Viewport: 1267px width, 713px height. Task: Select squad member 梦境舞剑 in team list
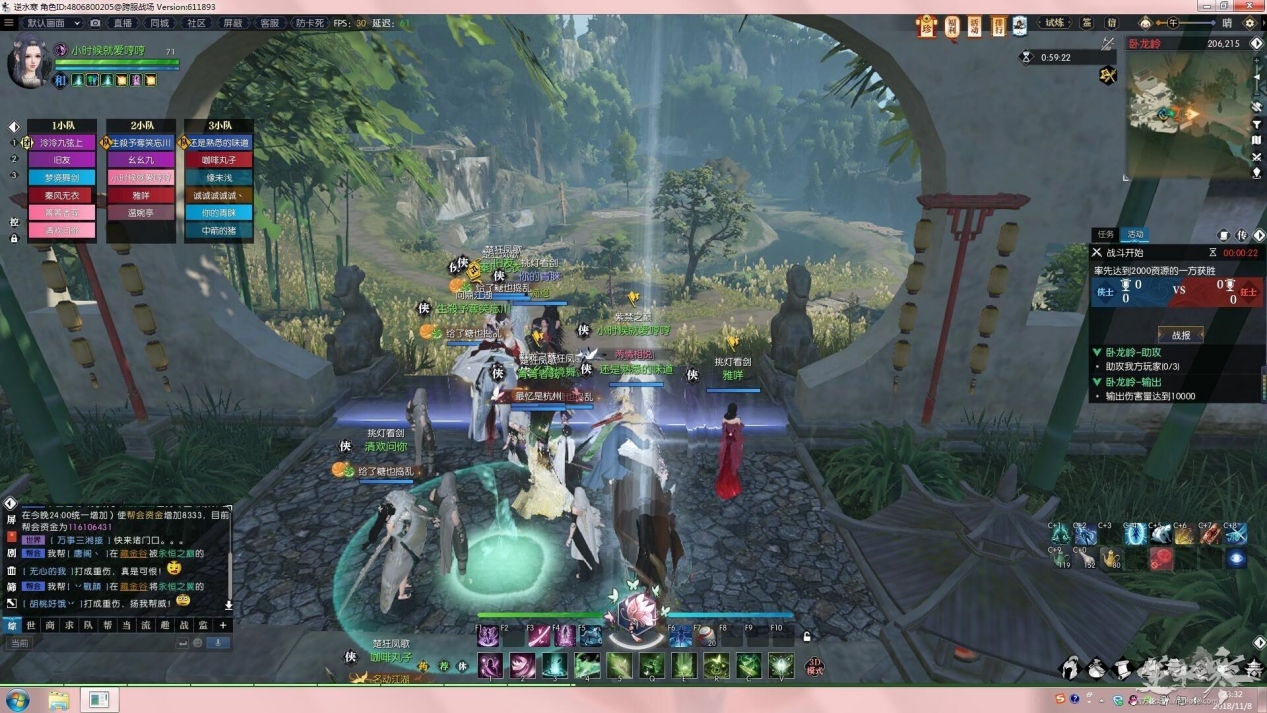point(61,177)
